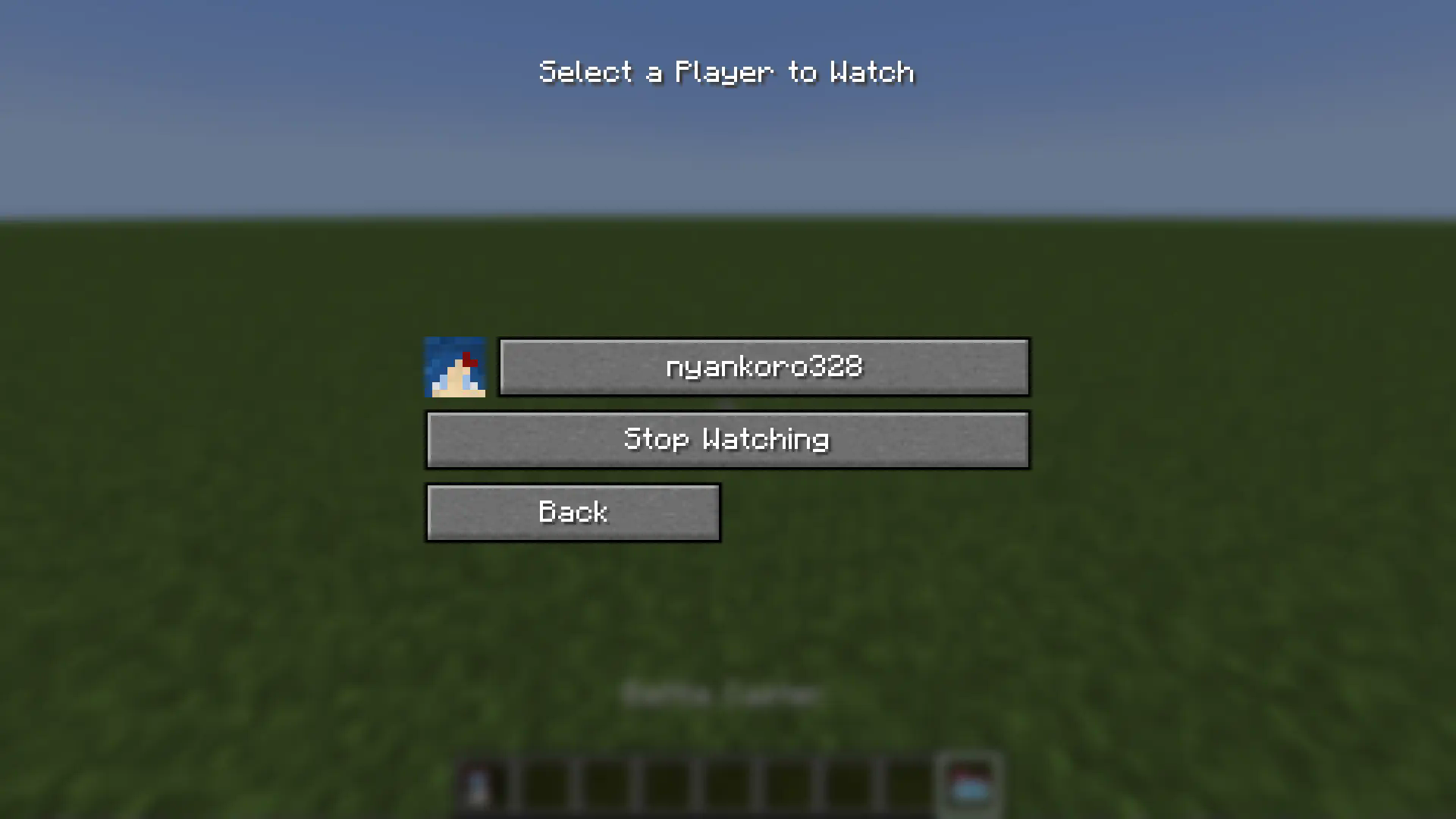Viewport: 1456px width, 819px height.
Task: Select the item in the first hotbar slot
Action: coord(485,785)
